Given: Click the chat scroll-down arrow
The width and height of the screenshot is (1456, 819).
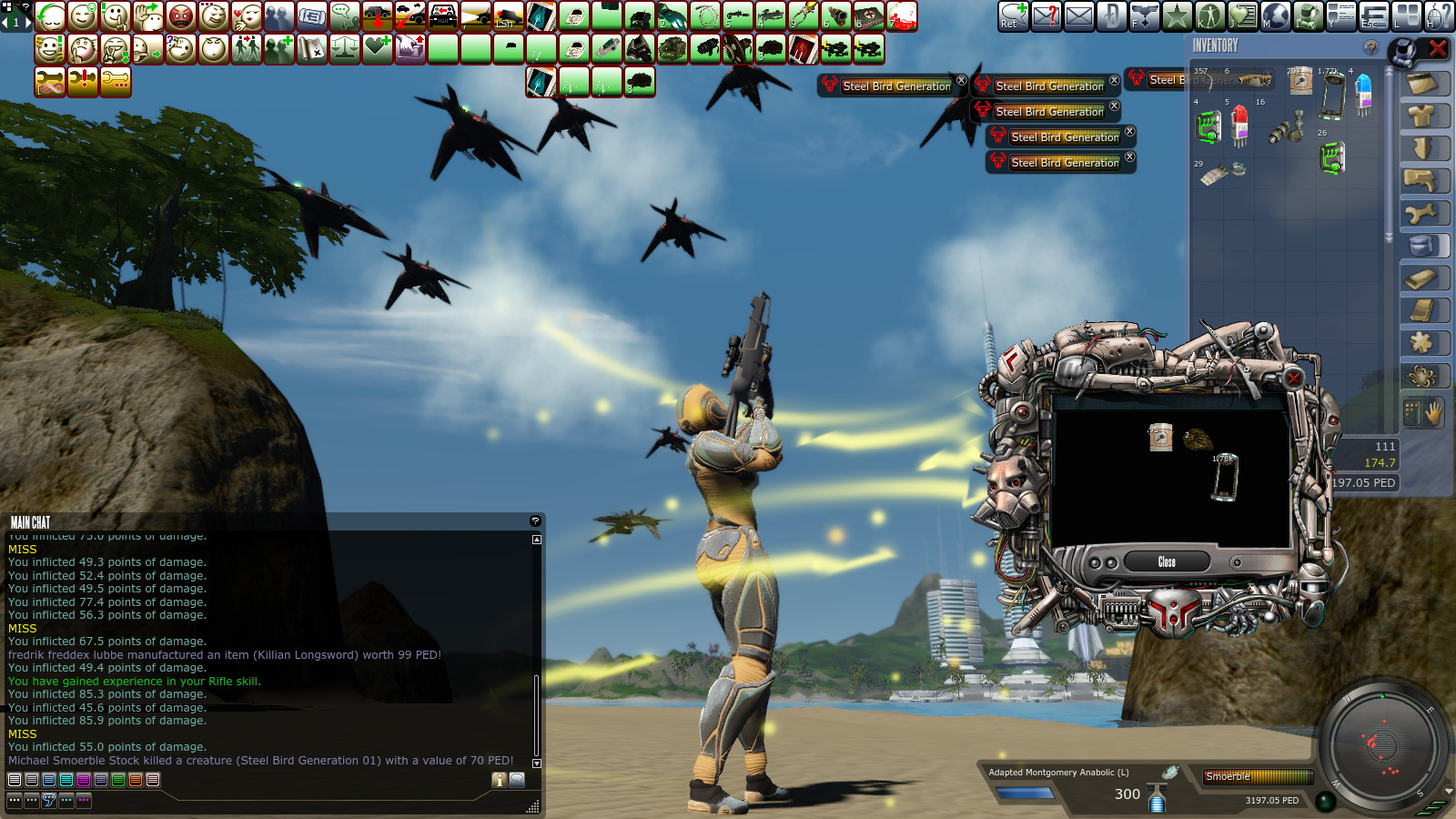Looking at the screenshot, I should pyautogui.click(x=536, y=763).
